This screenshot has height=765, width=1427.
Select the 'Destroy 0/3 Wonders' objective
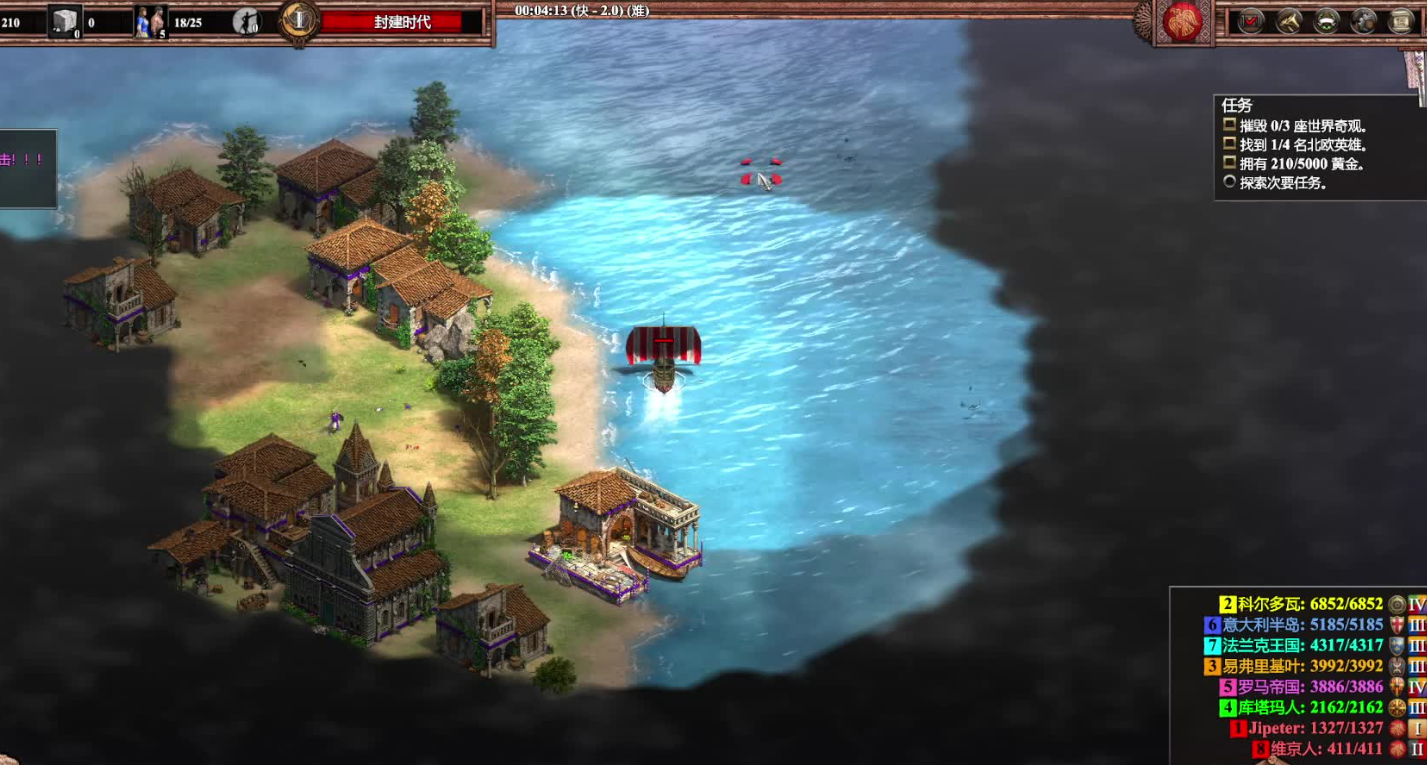(1302, 126)
